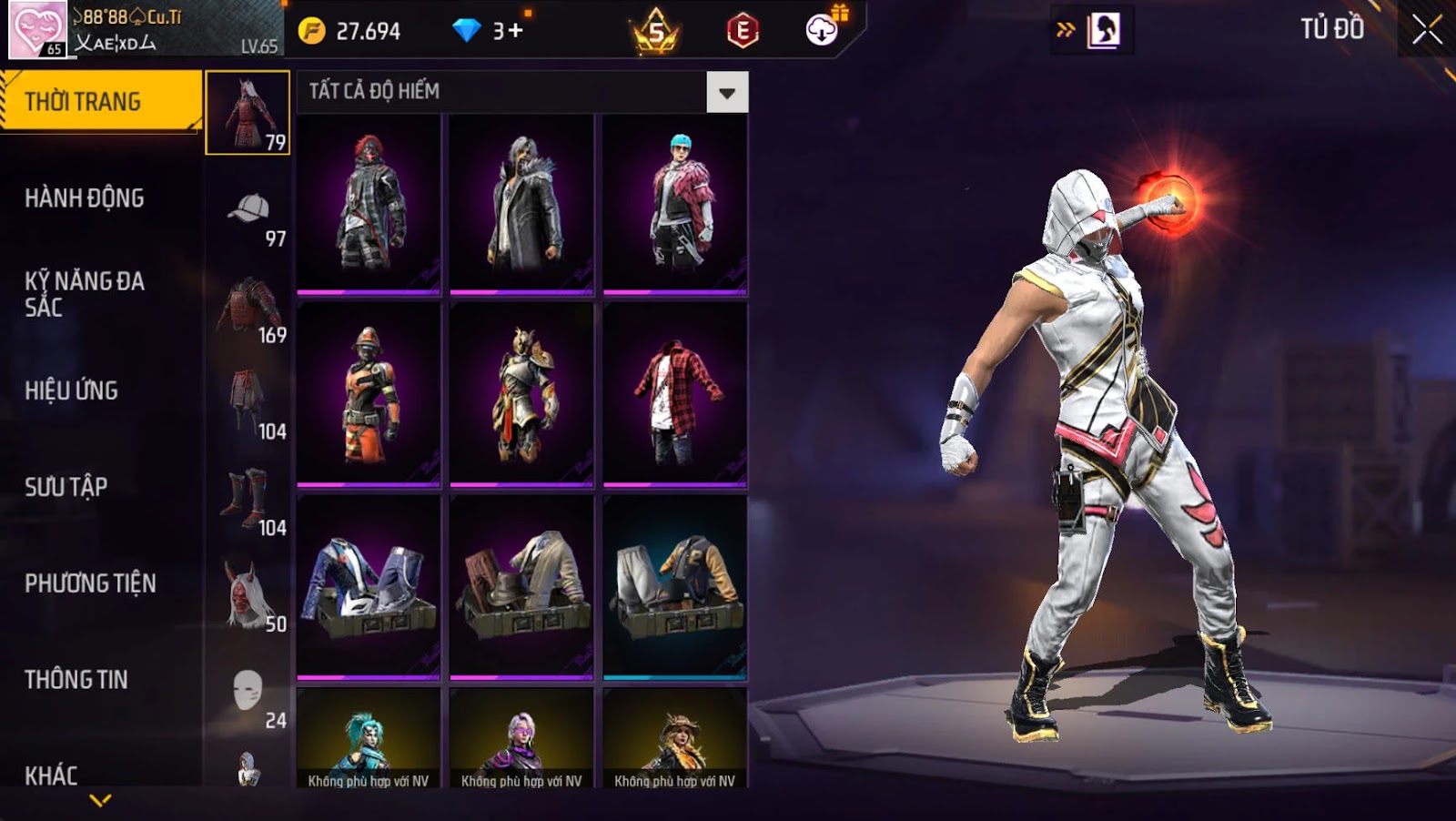
Task: Equip the orange and black striped outfit
Action: (369, 394)
